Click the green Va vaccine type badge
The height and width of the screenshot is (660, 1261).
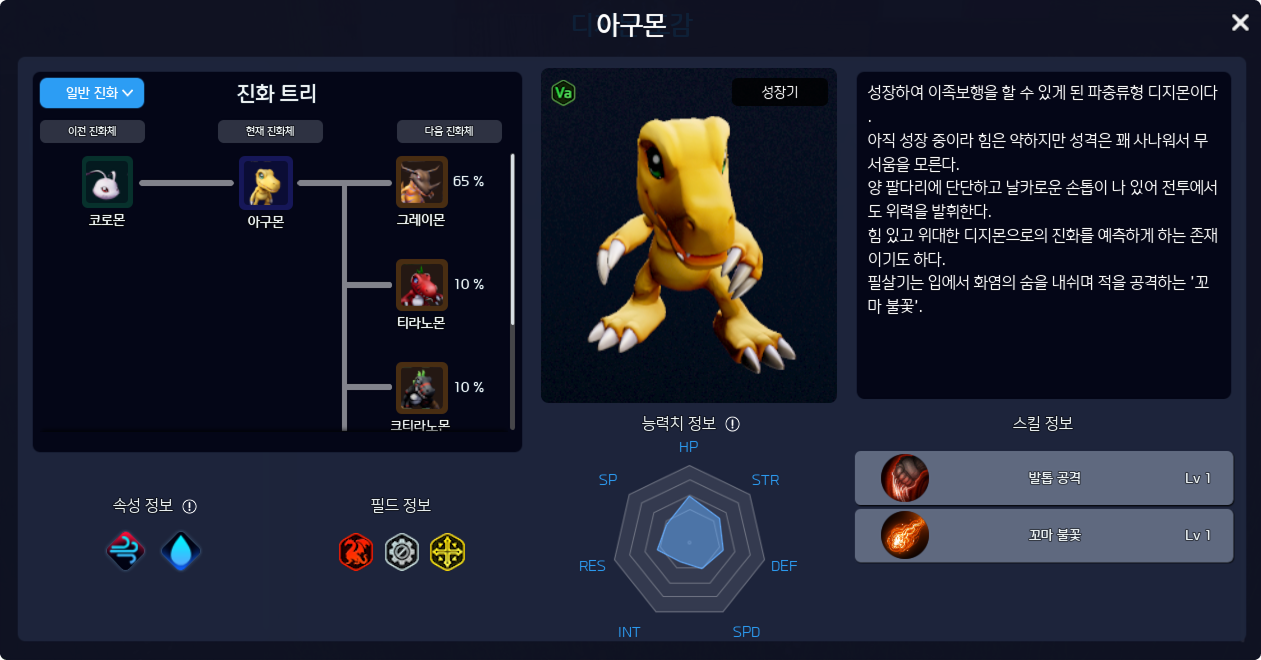click(x=563, y=93)
